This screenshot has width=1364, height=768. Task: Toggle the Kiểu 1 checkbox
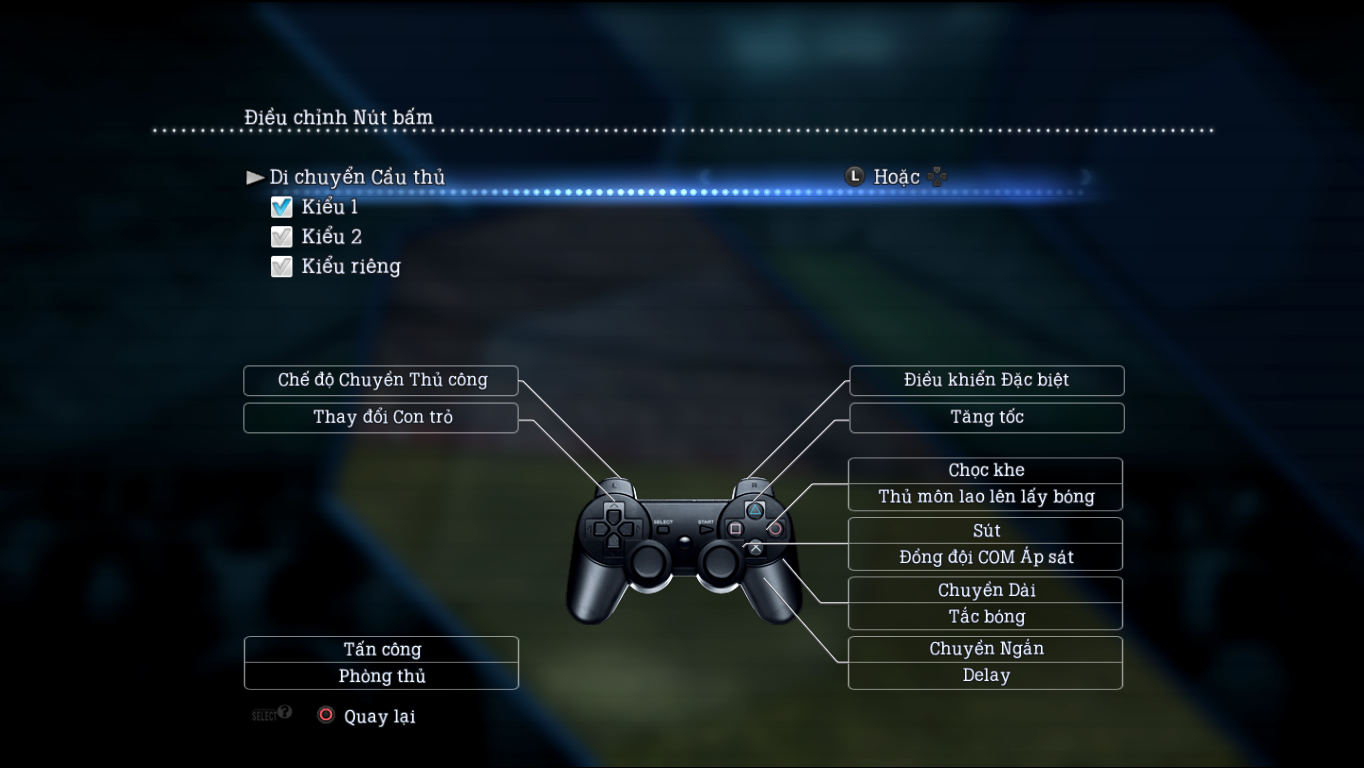coord(281,206)
